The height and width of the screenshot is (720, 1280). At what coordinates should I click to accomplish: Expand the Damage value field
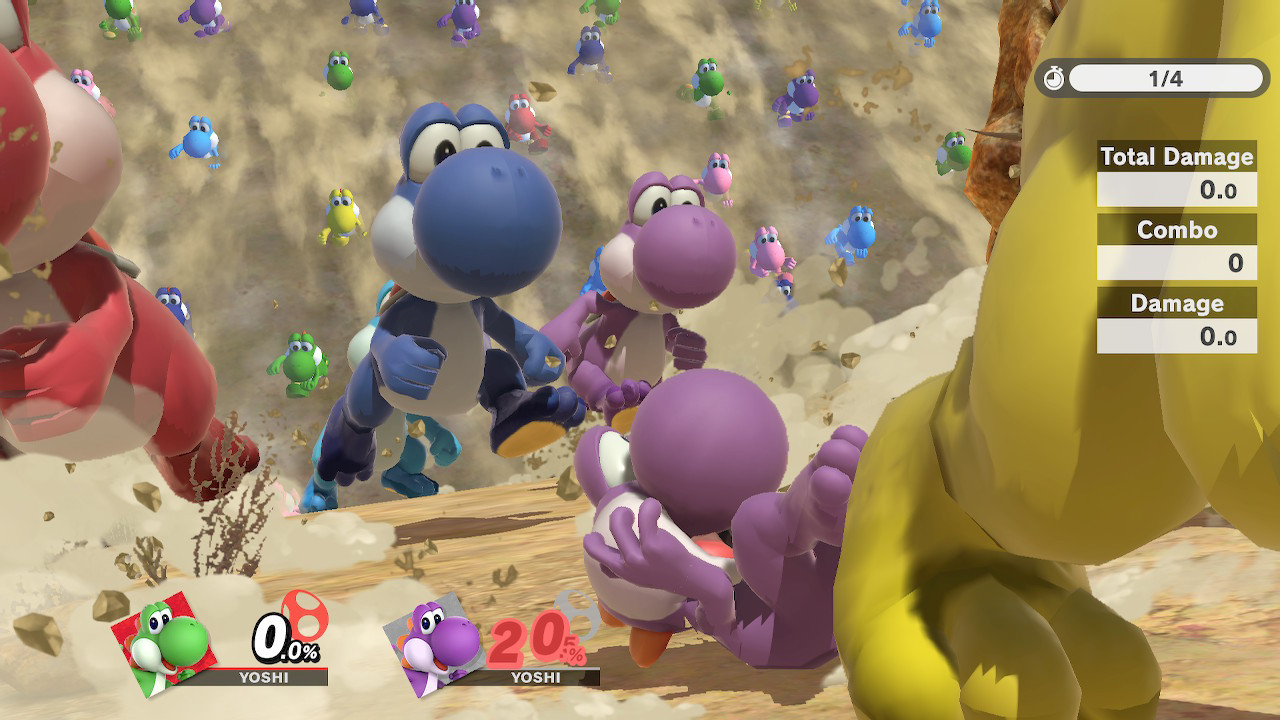pos(1176,336)
